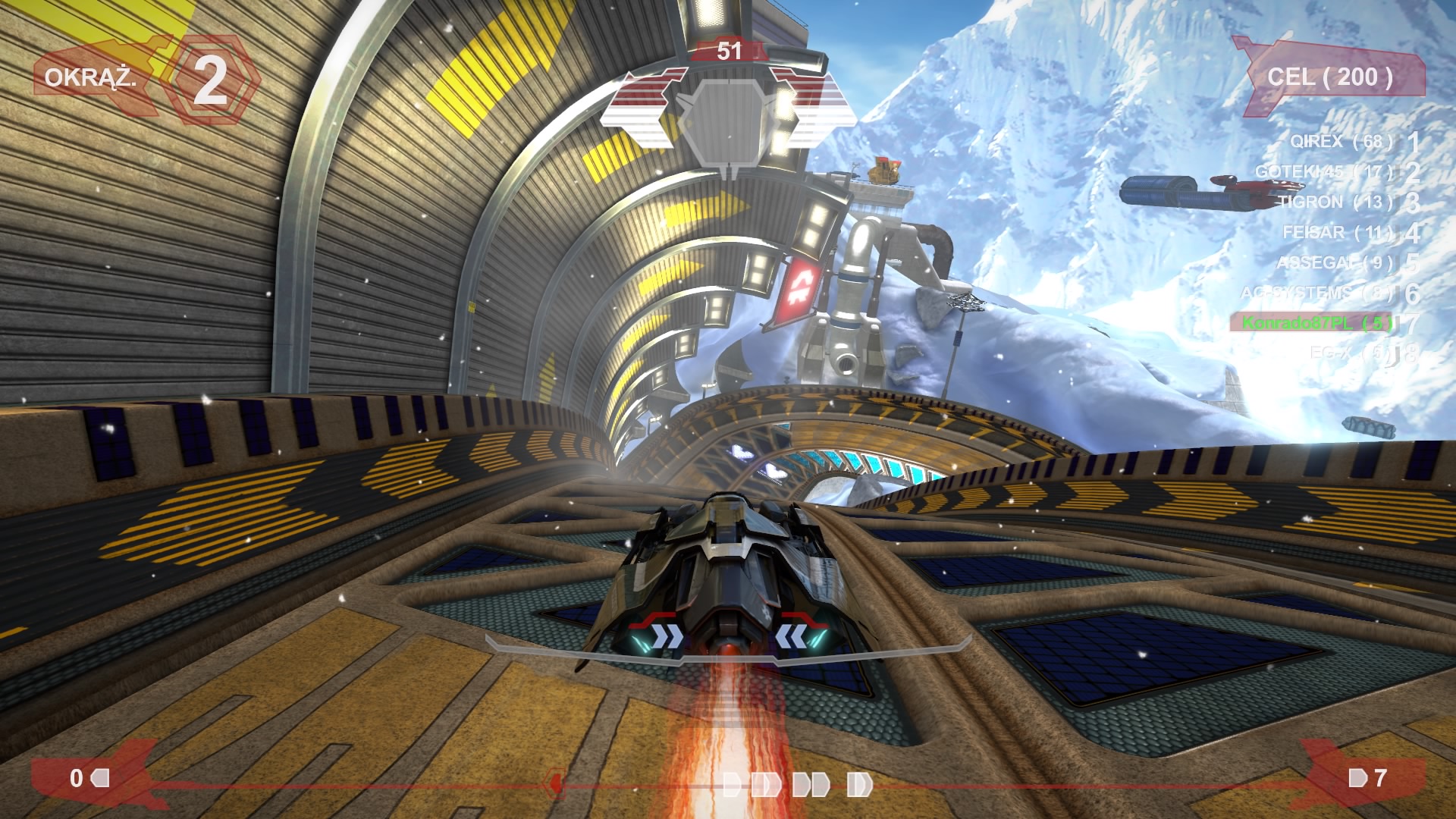The image size is (1456, 819).
Task: Click the hexagonal weapon pickup slot
Action: [728, 121]
